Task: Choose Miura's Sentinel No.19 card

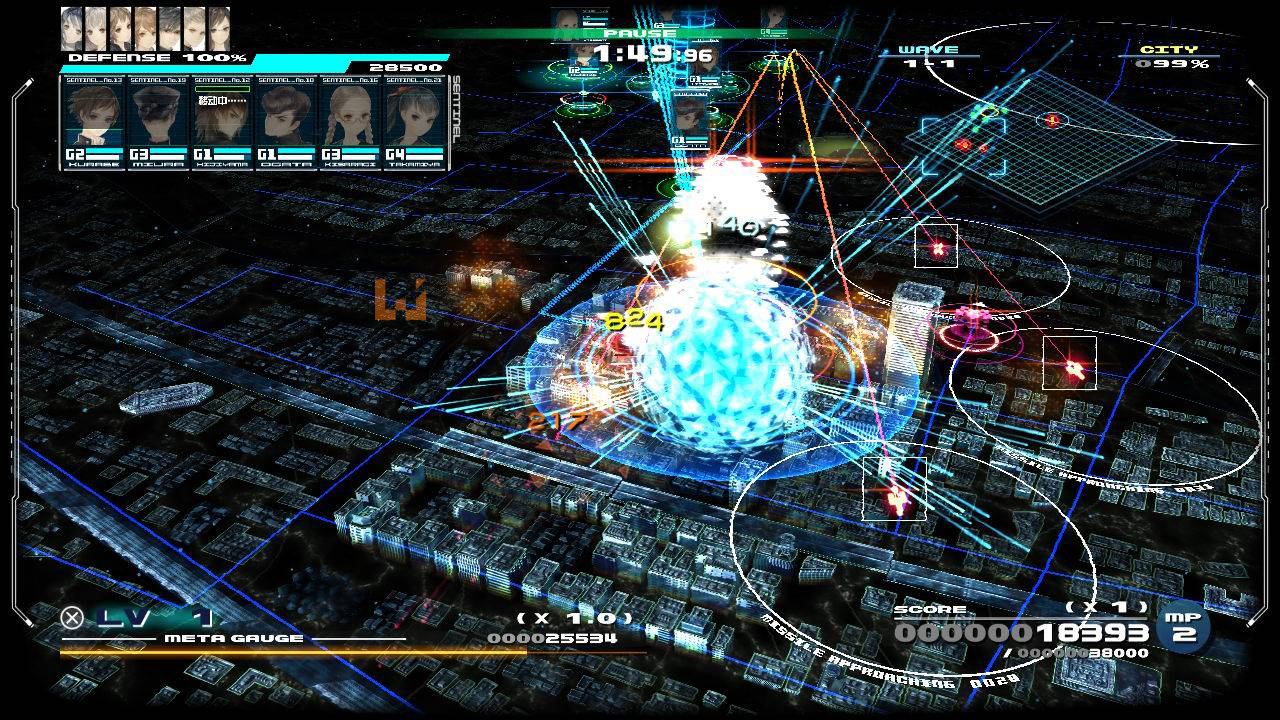Action: (x=157, y=121)
